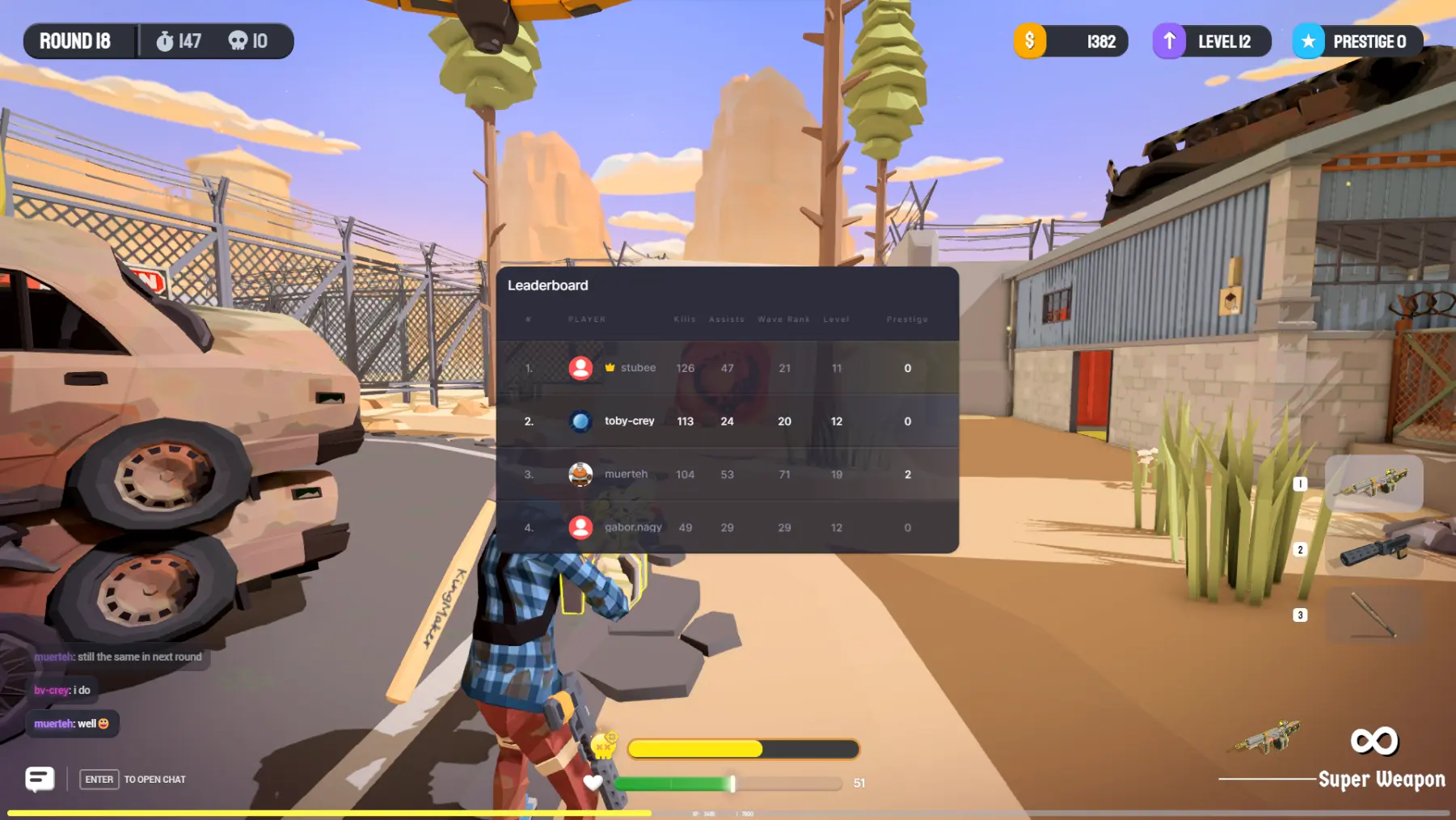The height and width of the screenshot is (820, 1456).
Task: Choose weapon slot 2 dark pistol
Action: click(x=1374, y=549)
